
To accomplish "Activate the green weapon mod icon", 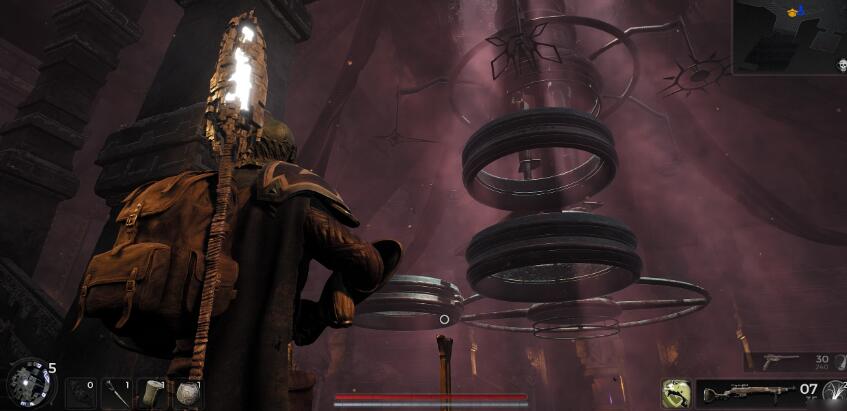I will (x=677, y=393).
